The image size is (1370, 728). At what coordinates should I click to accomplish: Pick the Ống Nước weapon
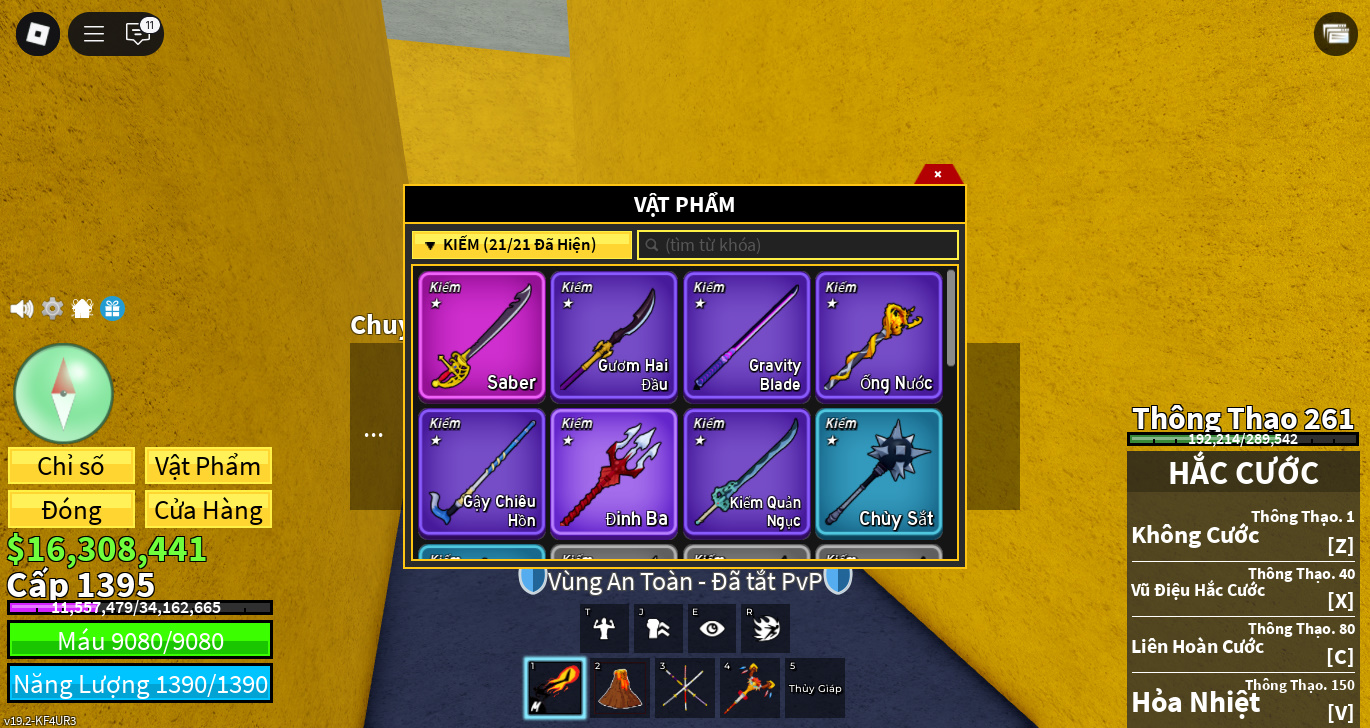(878, 336)
